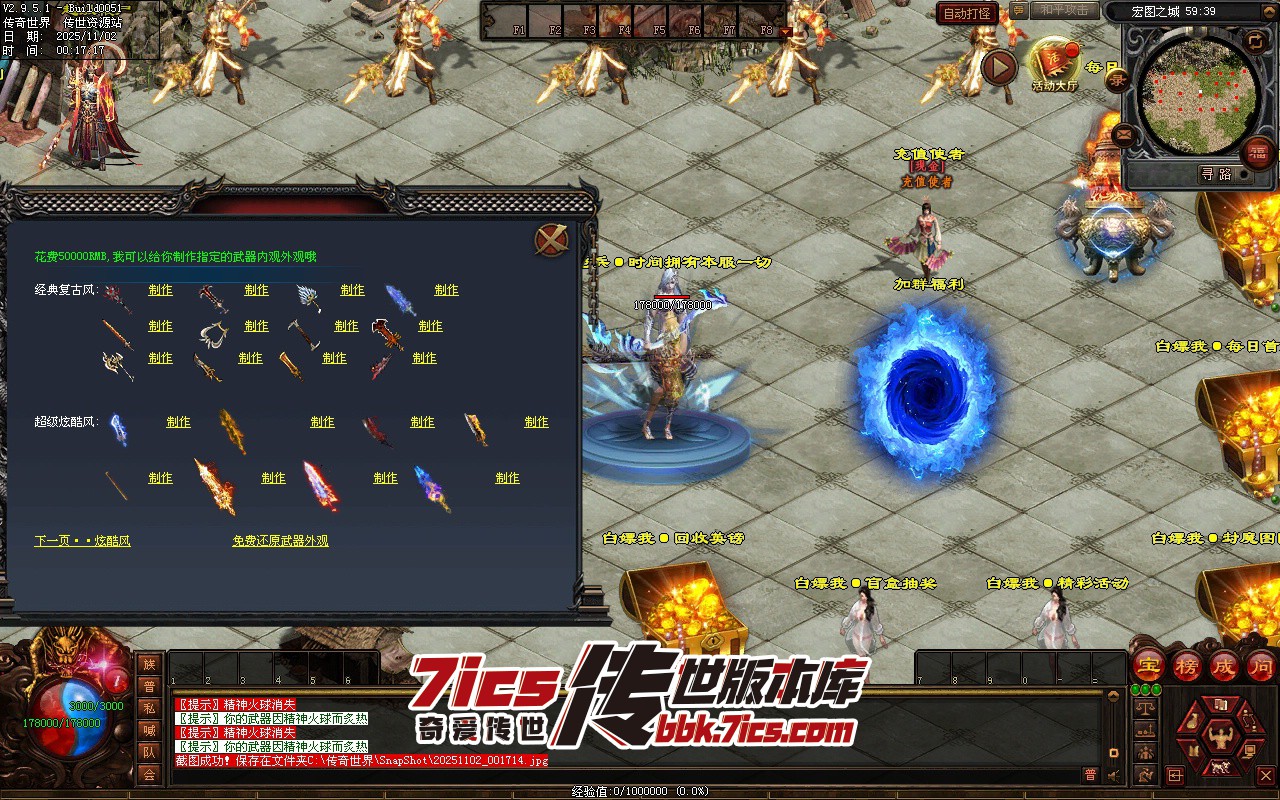Select the 私 private chat channel
Screen dimensions: 1280x800
(149, 708)
